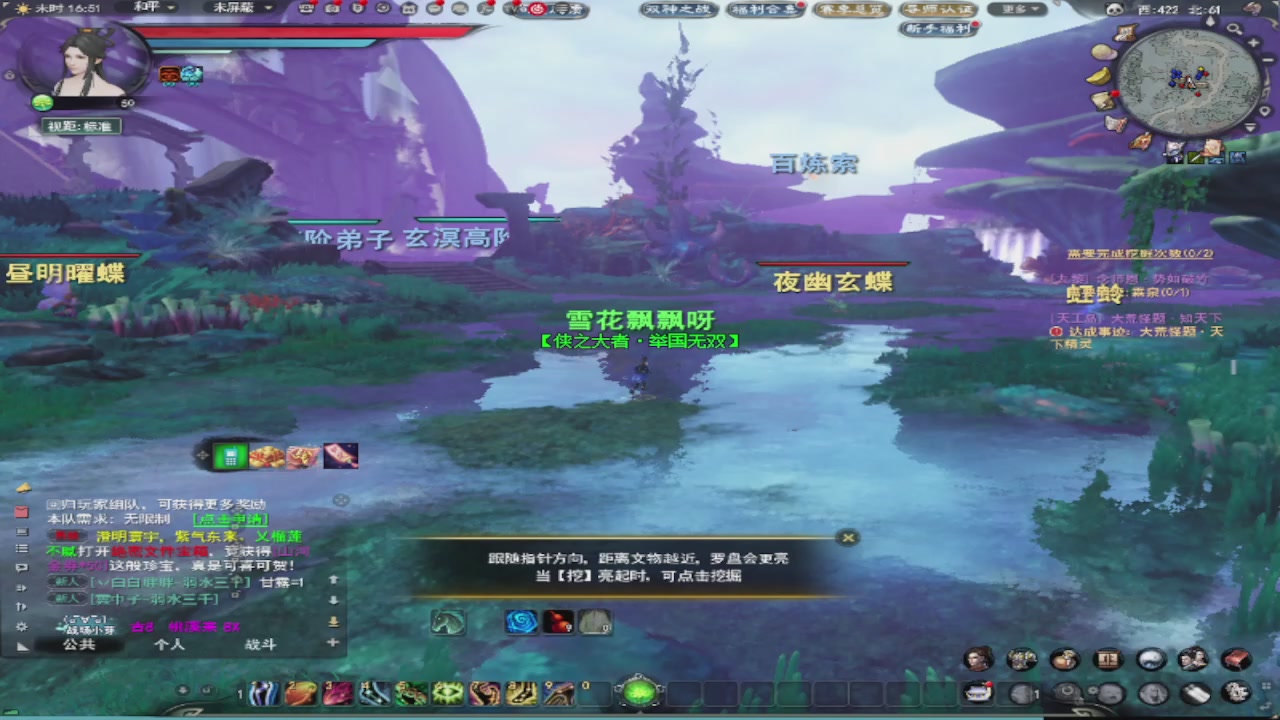Open the chat settings gear icon
The image size is (1280, 720).
(x=22, y=625)
